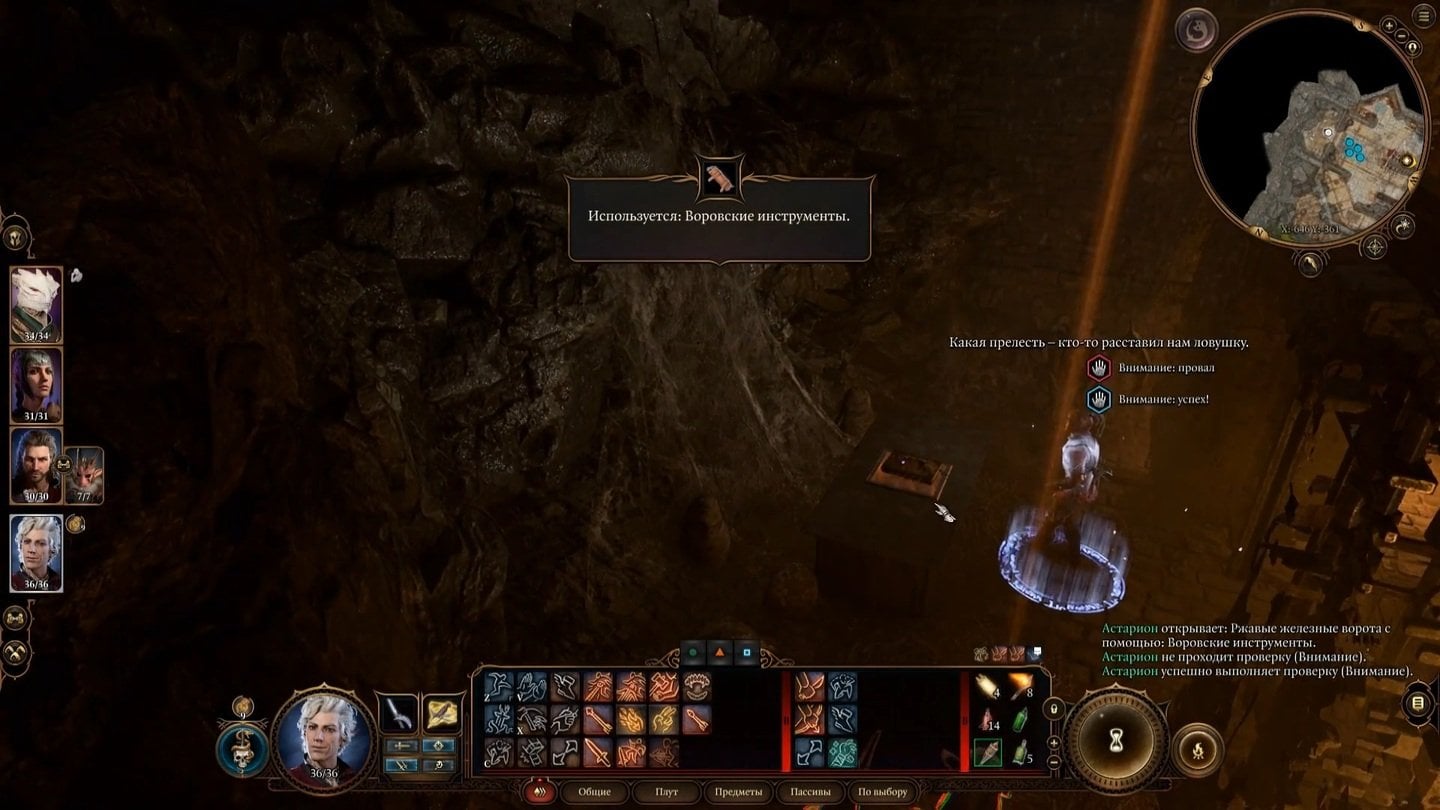
Task: Select the white dragonborn party portrait
Action: point(37,304)
